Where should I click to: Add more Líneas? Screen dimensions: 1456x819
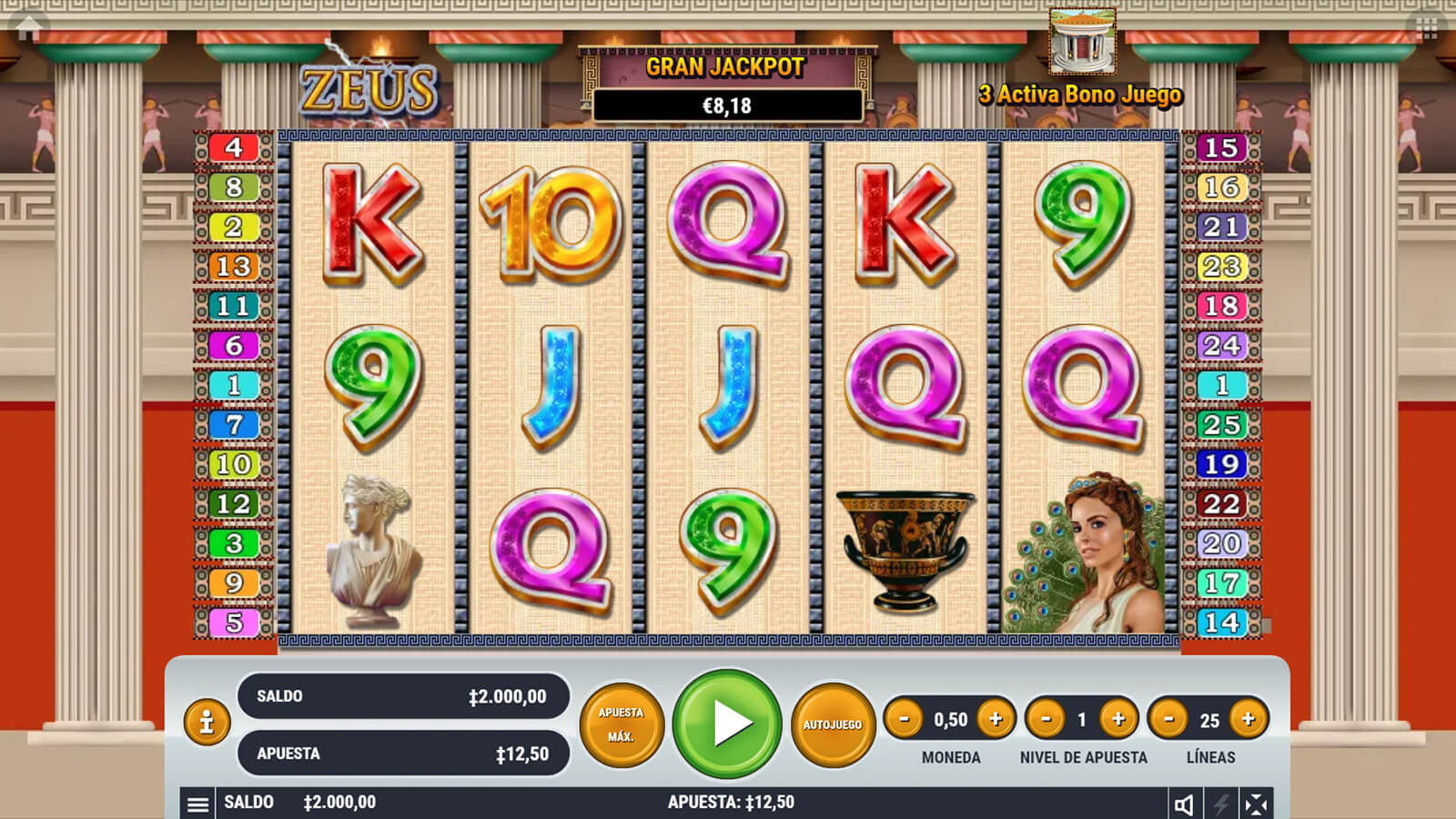pyautogui.click(x=1249, y=719)
